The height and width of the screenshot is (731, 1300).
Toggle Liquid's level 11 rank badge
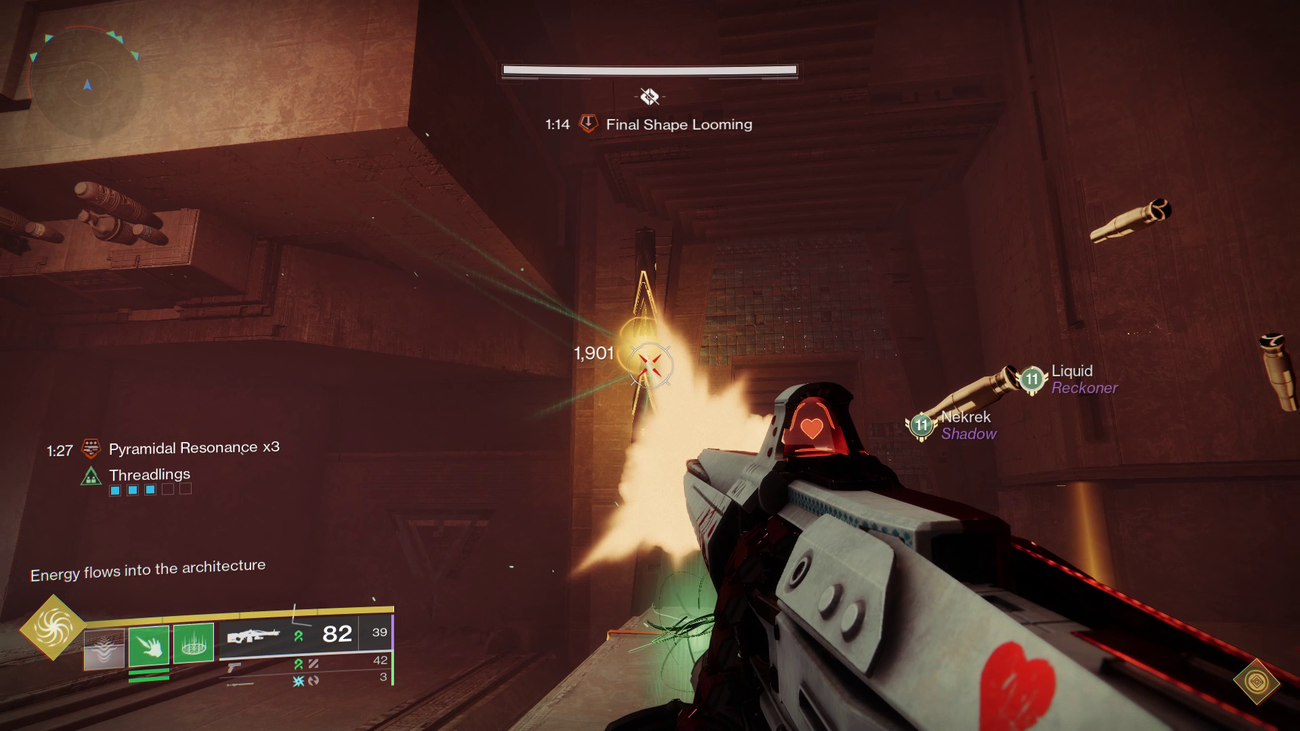pyautogui.click(x=1031, y=377)
